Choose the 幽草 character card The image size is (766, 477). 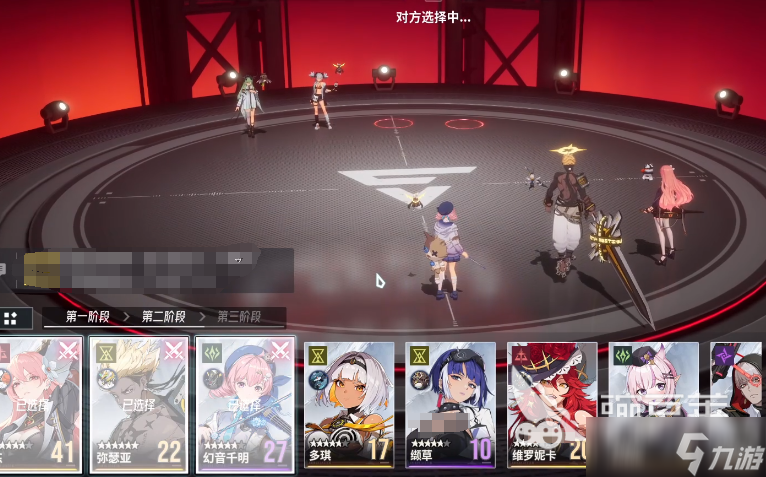(450, 405)
